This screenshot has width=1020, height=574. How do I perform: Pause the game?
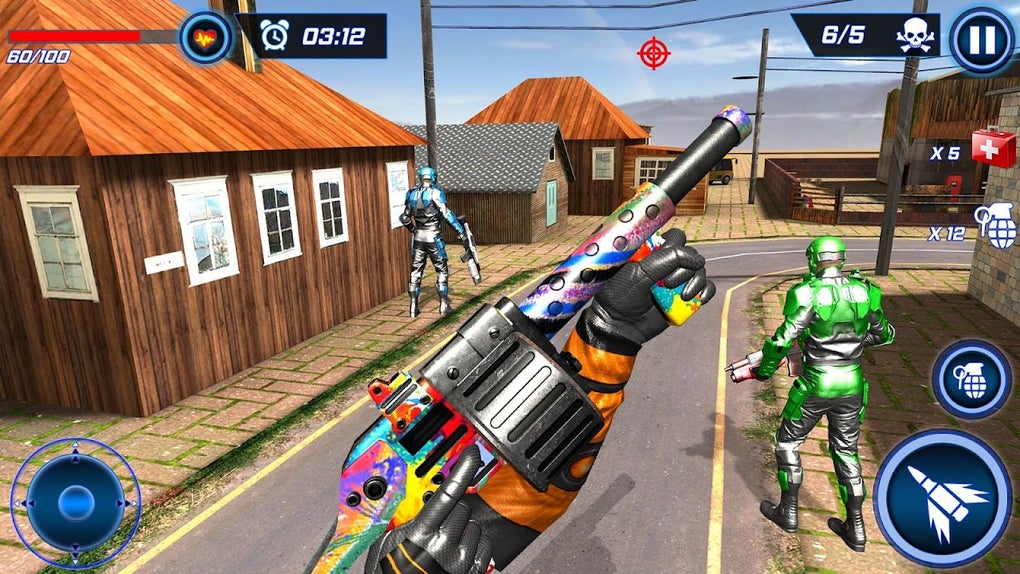click(x=981, y=40)
